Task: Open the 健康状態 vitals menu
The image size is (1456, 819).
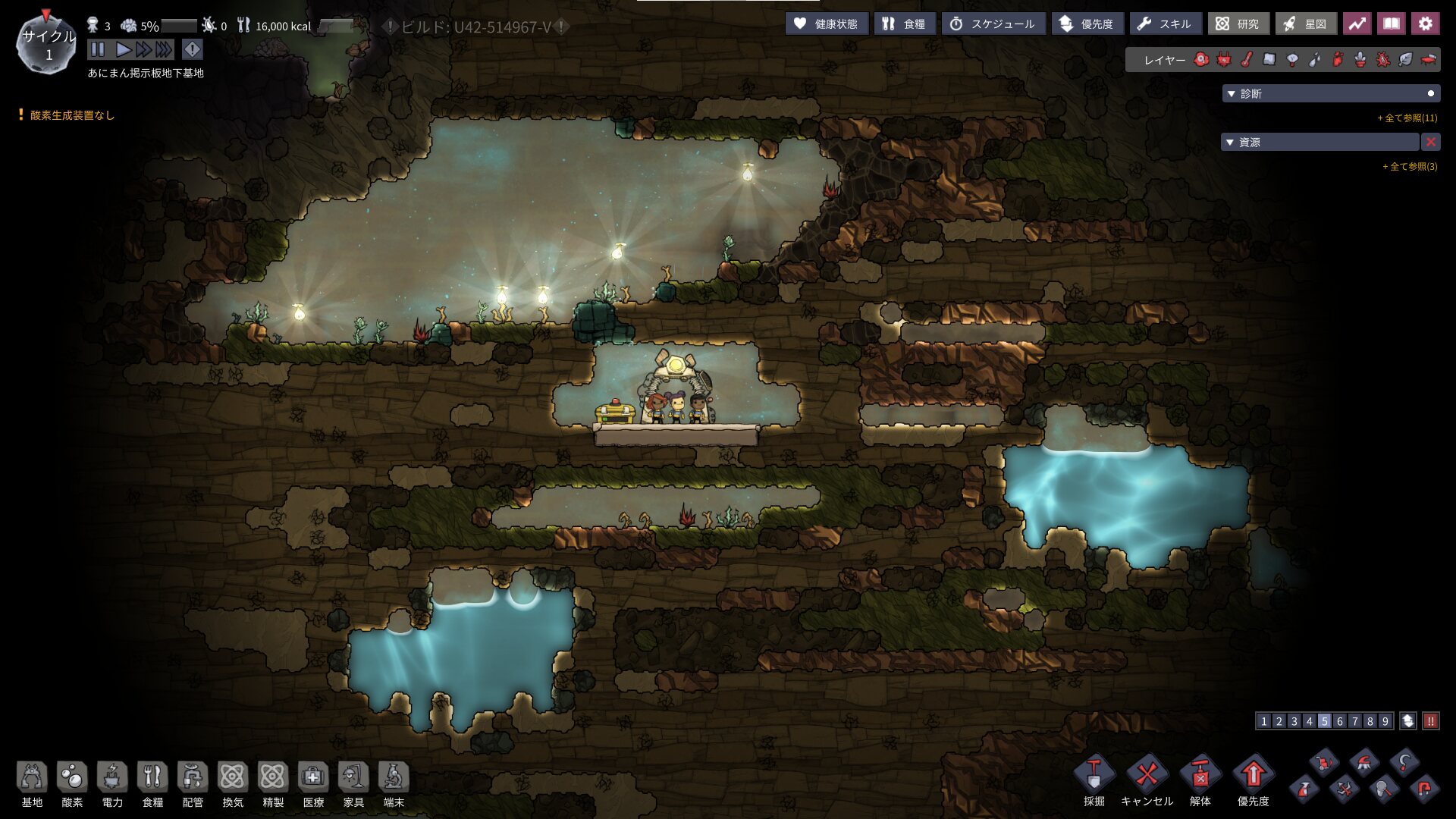Action: pos(827,24)
